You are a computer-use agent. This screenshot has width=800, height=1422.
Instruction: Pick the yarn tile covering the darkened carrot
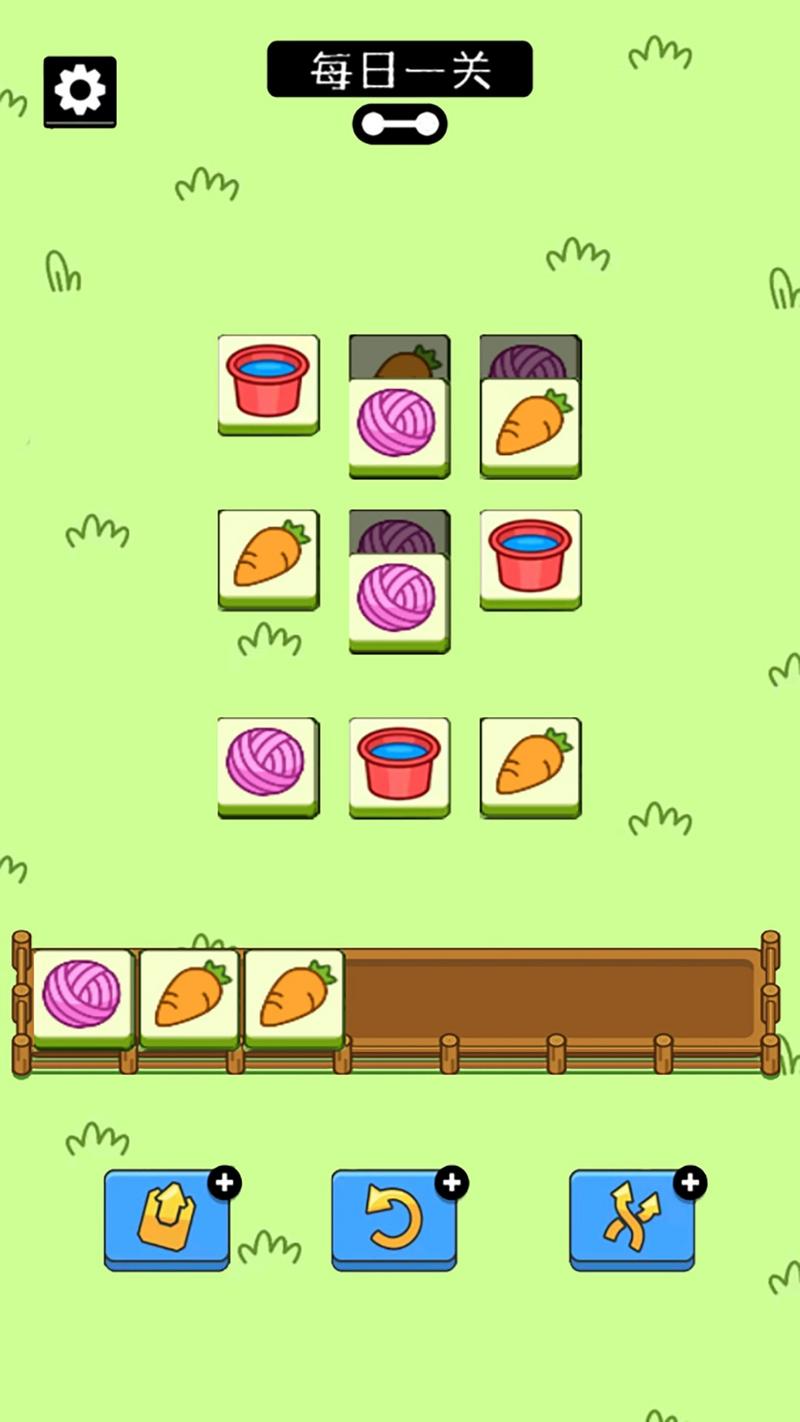click(399, 426)
